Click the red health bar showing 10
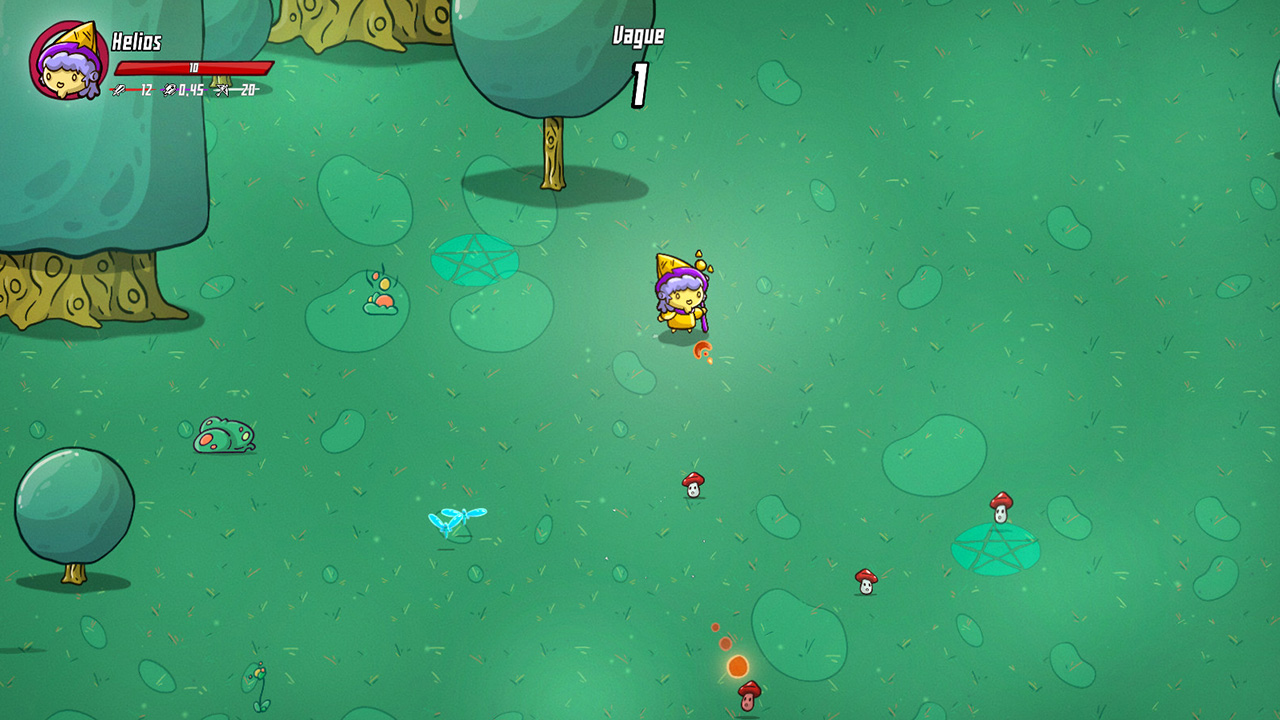The width and height of the screenshot is (1280, 720). tap(196, 68)
